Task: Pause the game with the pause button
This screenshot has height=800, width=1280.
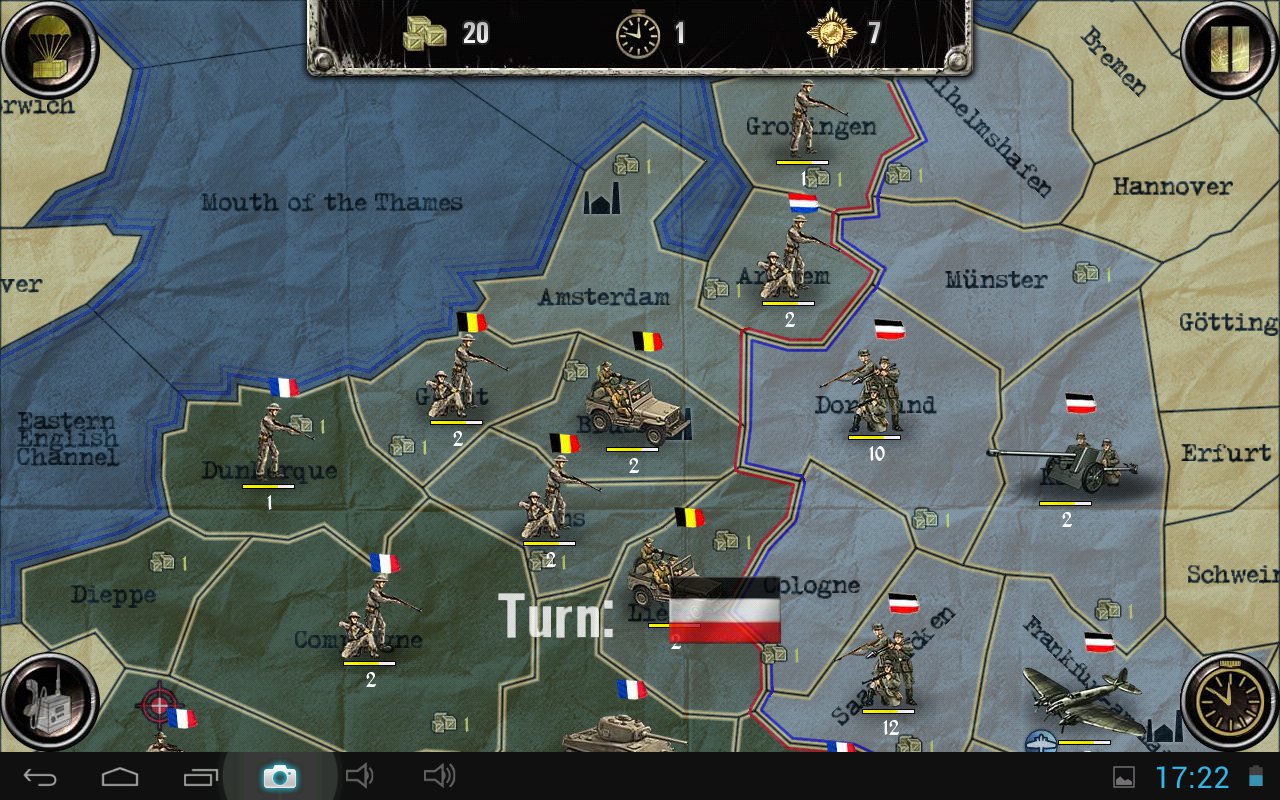Action: pos(1230,48)
